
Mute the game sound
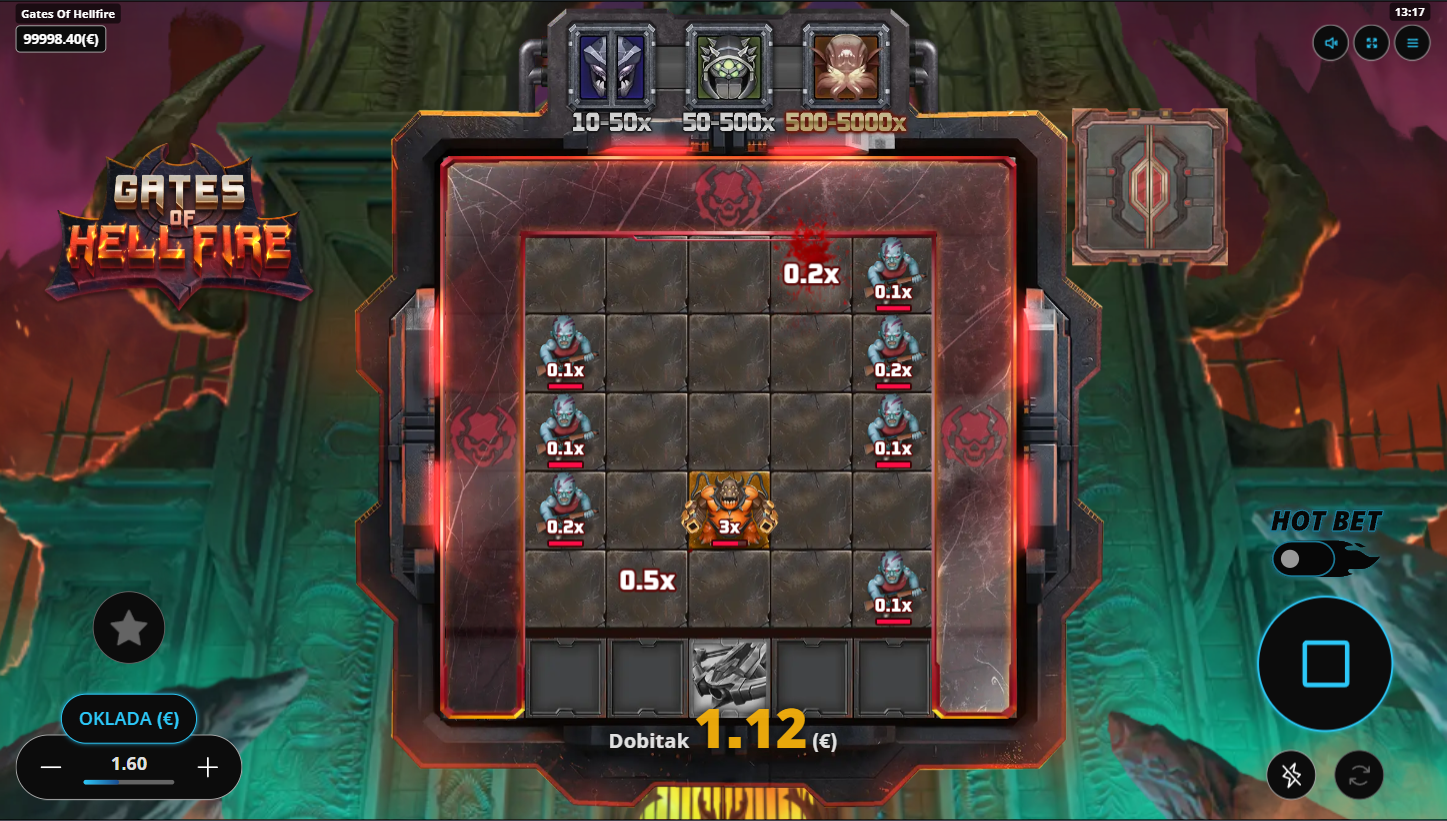click(1331, 43)
